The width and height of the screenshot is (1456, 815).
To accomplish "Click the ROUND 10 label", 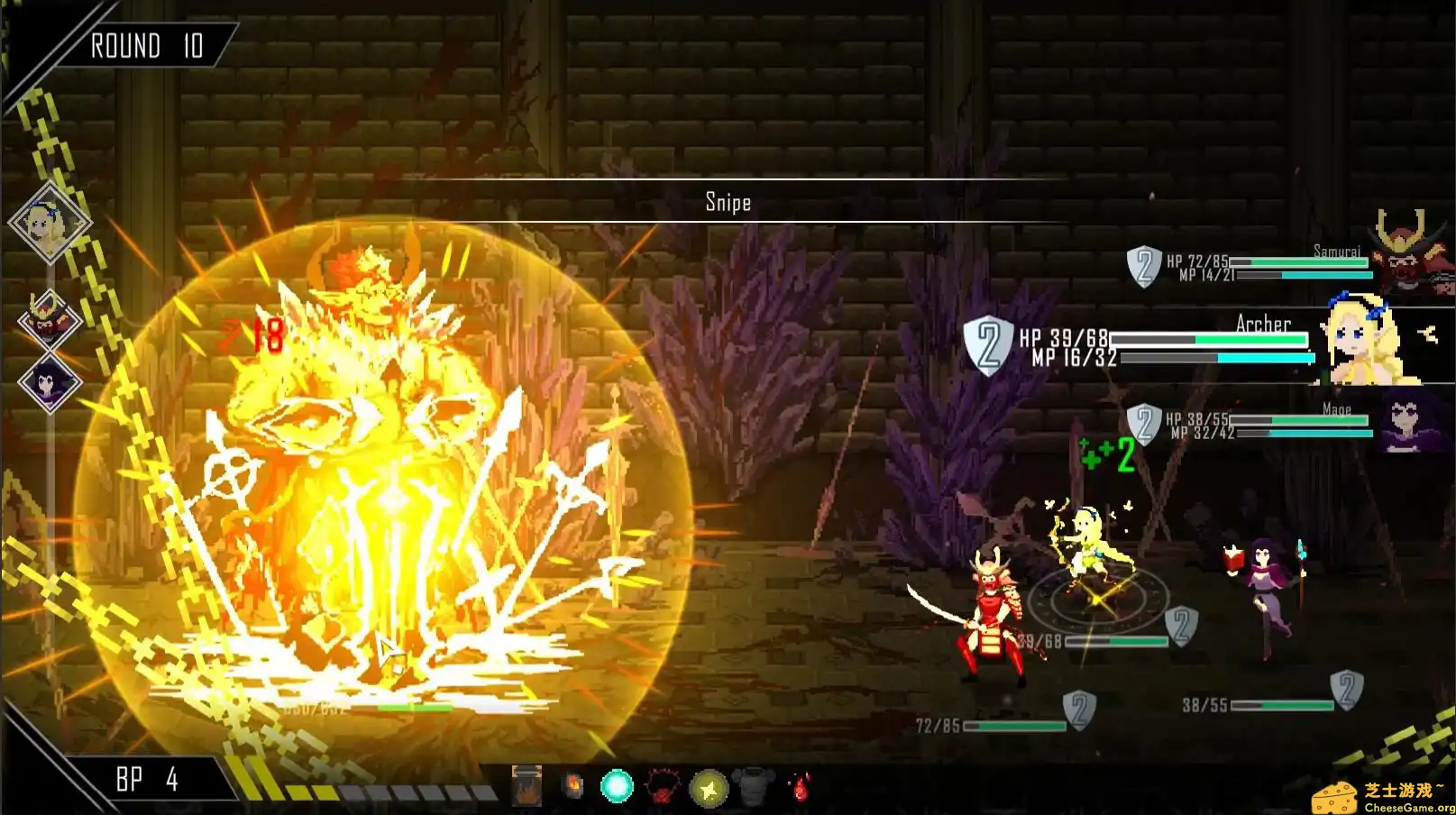I will pyautogui.click(x=147, y=47).
